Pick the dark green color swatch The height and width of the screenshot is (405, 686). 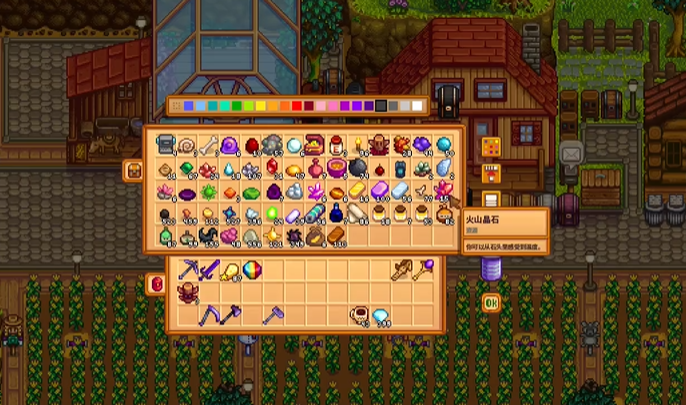(x=235, y=106)
